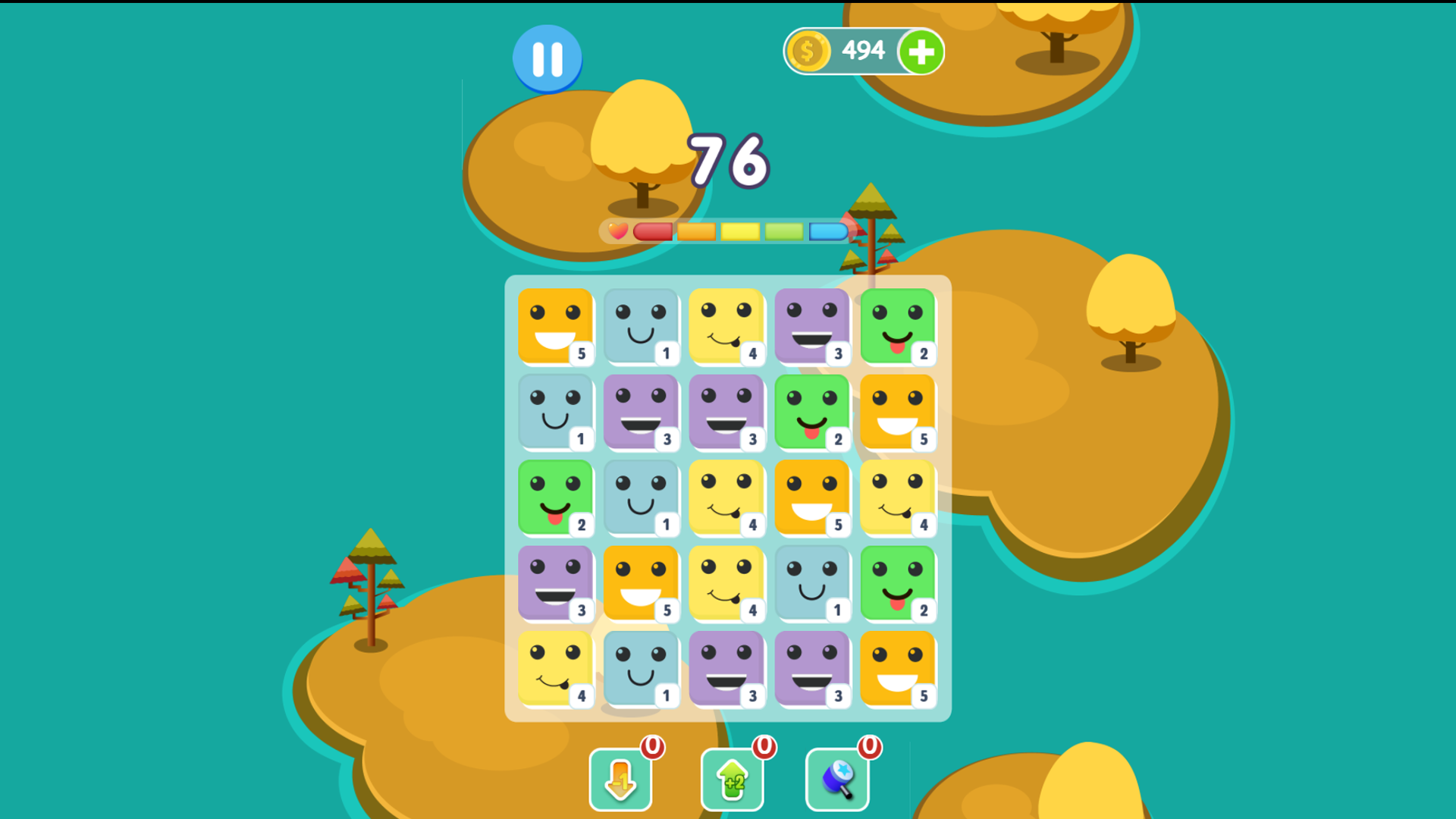Click the score number 76
The image size is (1456, 819).
726,162
